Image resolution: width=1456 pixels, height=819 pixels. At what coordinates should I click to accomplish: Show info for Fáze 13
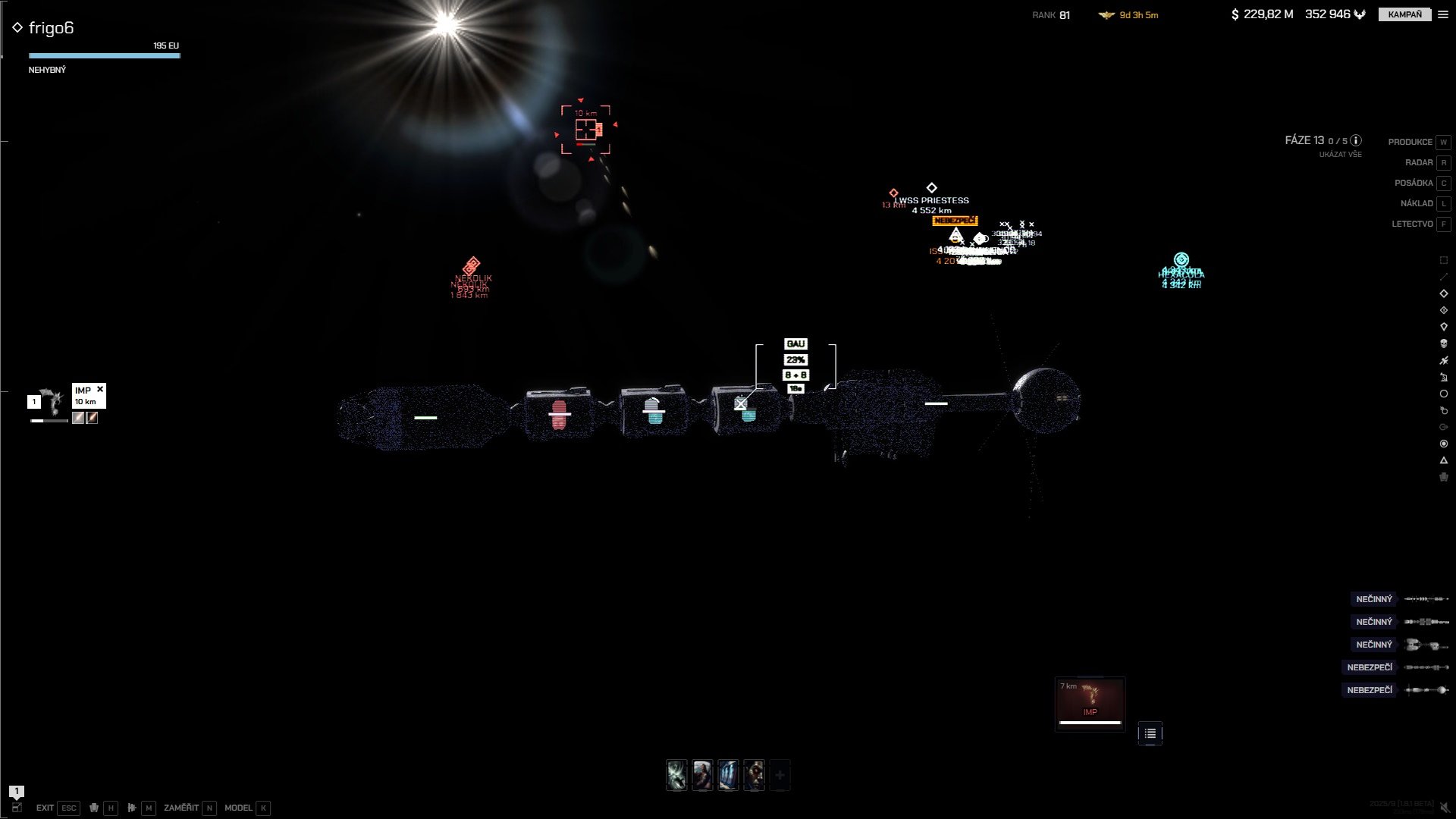[x=1356, y=140]
